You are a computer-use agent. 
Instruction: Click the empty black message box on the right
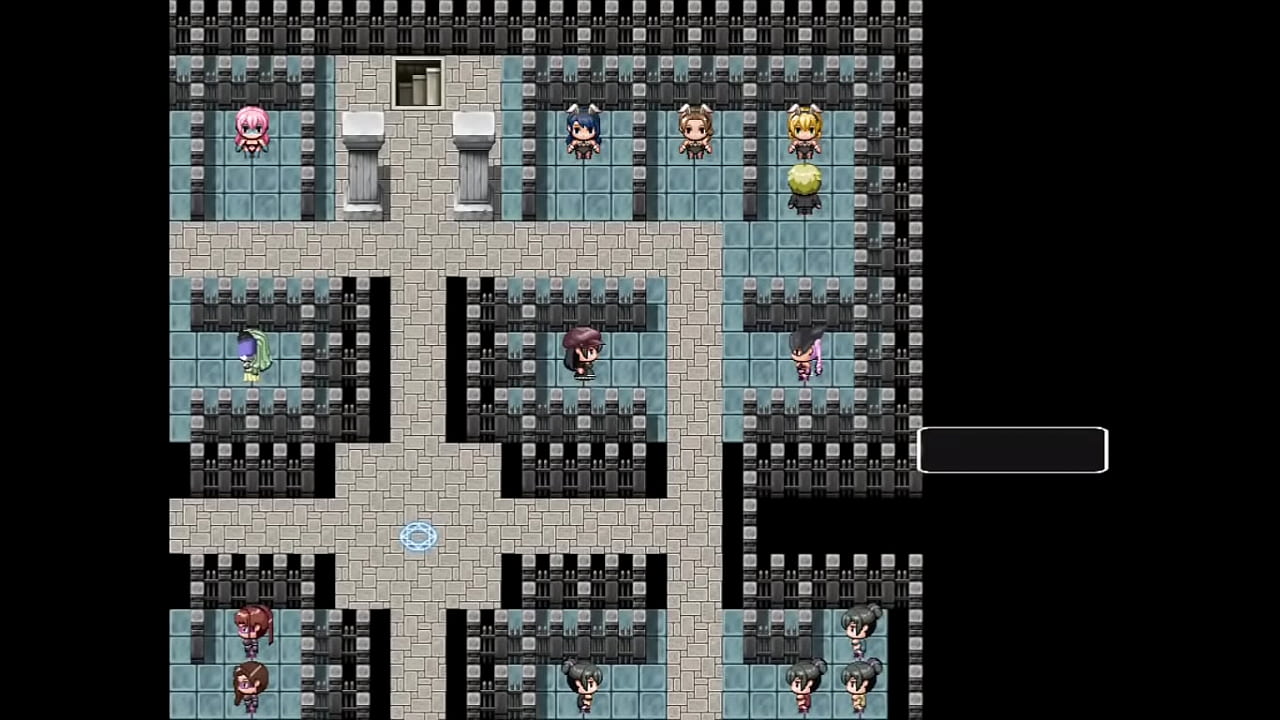pyautogui.click(x=1012, y=450)
